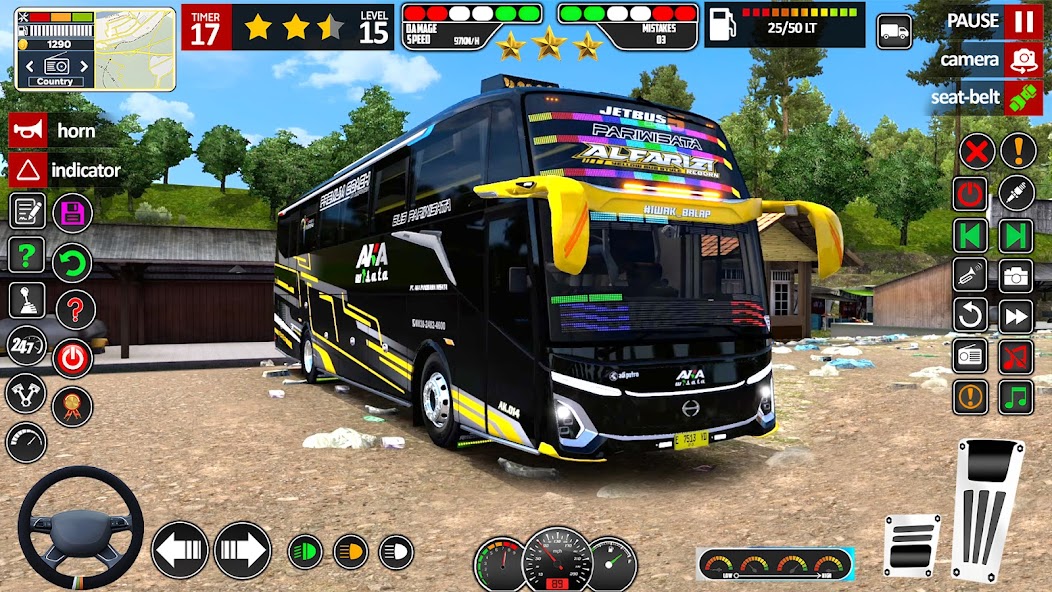Click the magenta floppy disk save icon
Viewport: 1052px width, 592px height.
point(72,212)
